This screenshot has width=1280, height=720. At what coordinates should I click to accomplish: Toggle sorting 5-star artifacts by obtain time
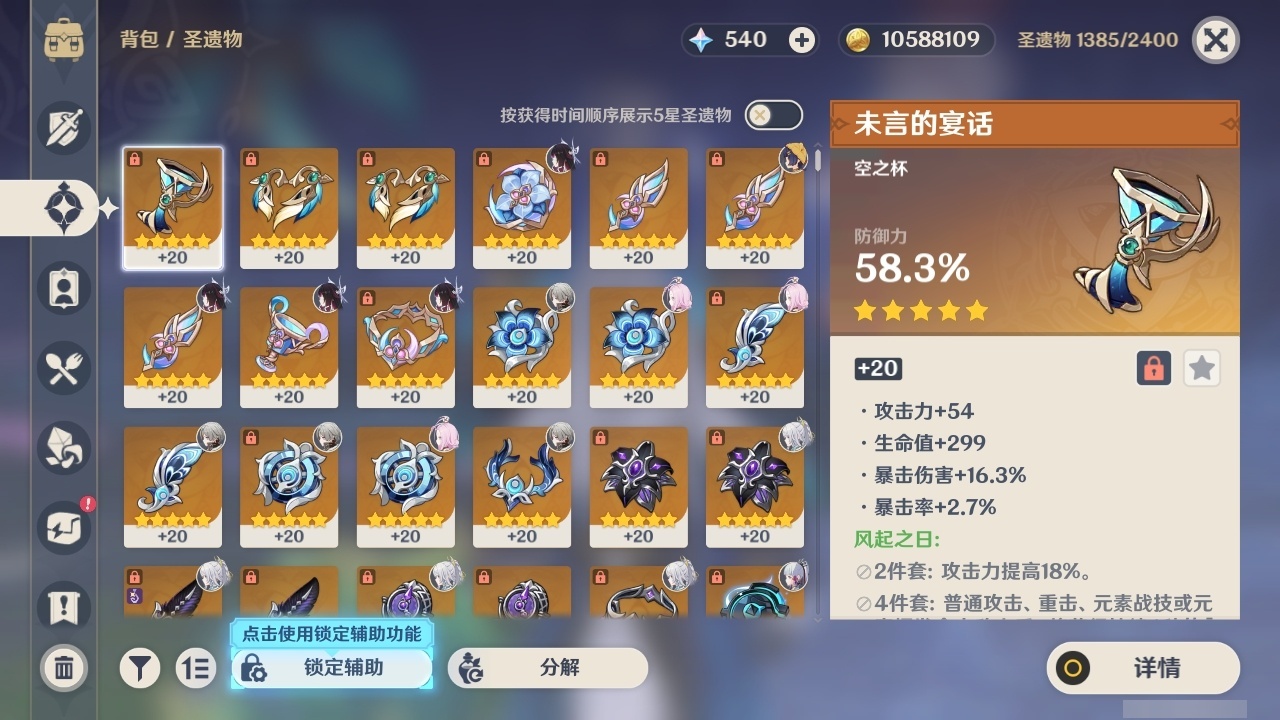point(770,115)
